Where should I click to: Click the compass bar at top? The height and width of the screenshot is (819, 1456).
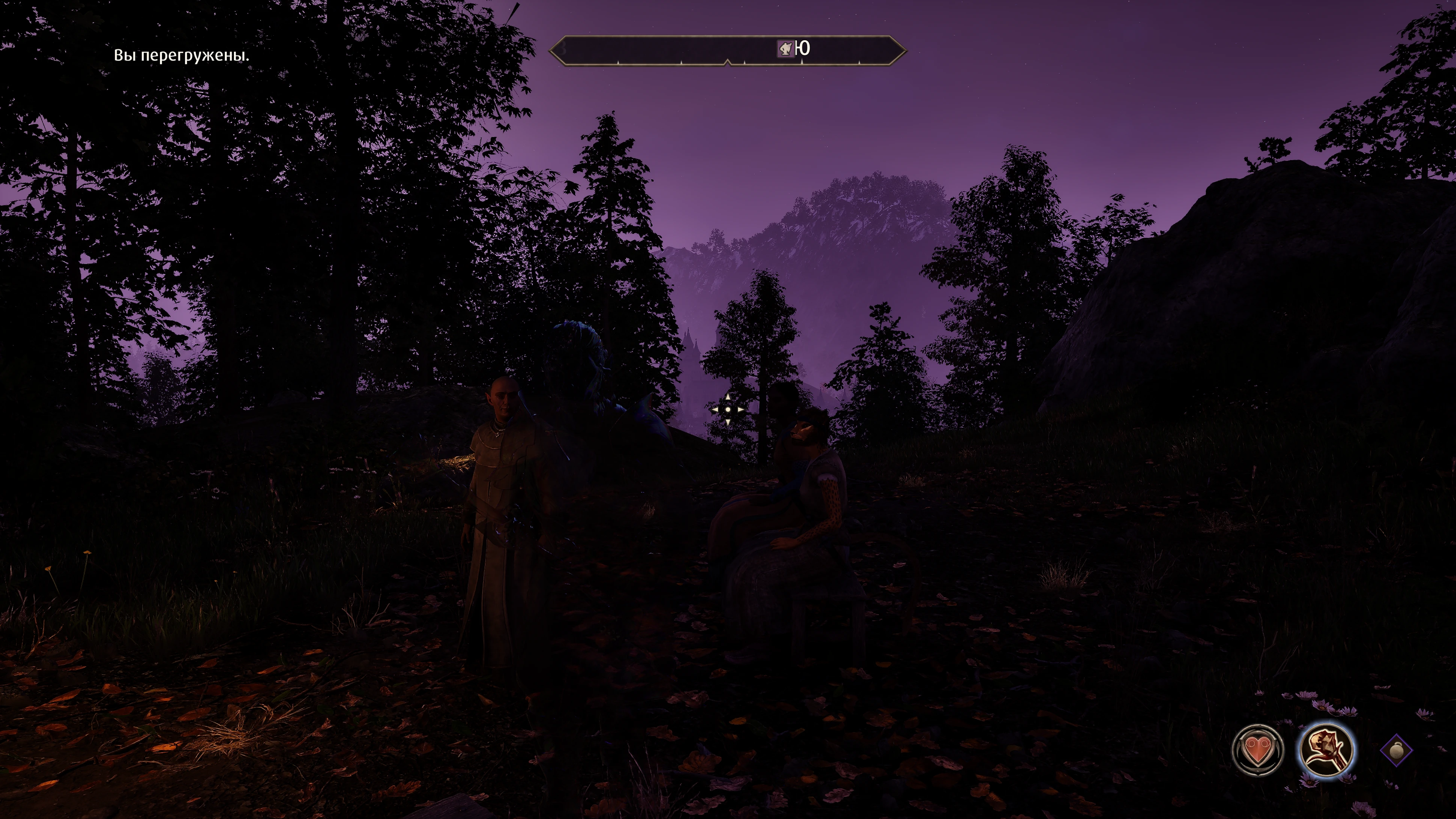(x=667, y=51)
